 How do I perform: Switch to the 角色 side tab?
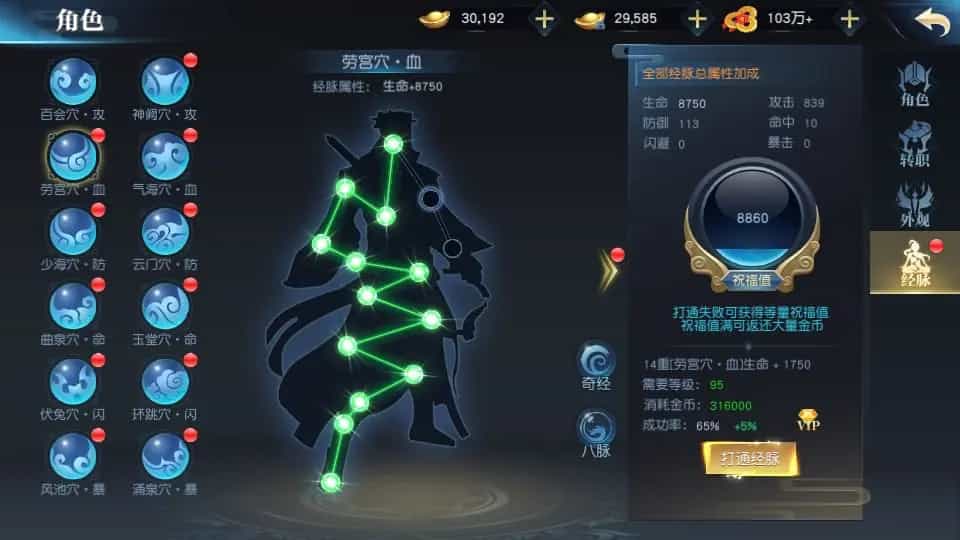pos(914,83)
